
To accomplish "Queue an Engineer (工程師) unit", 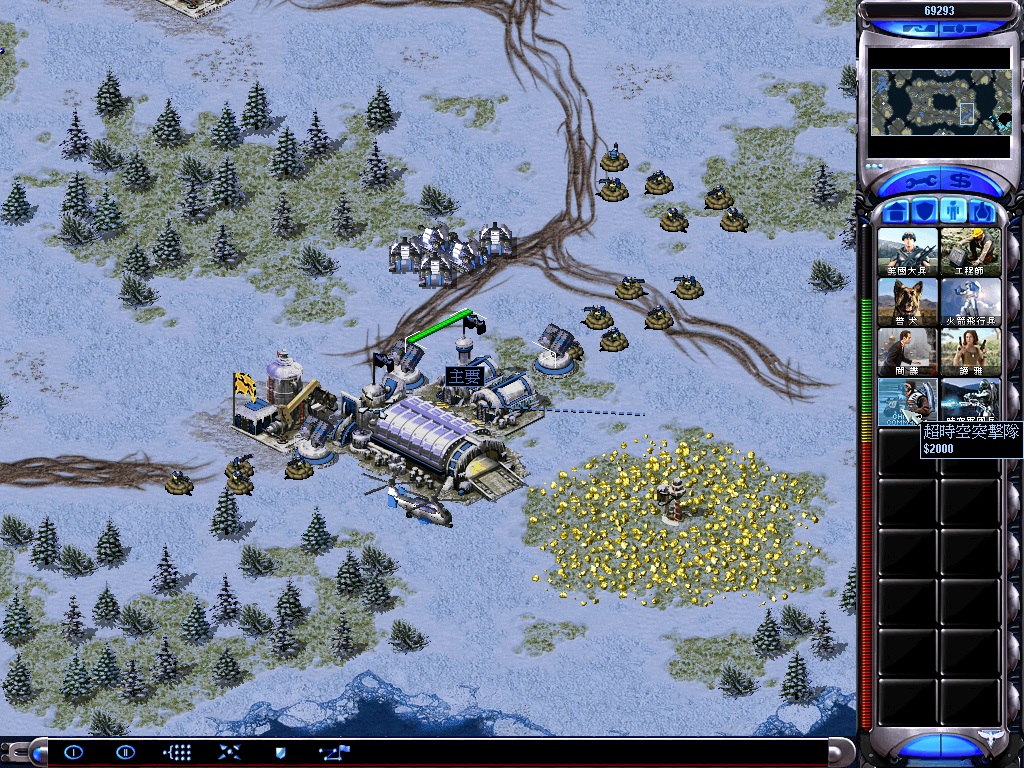I will point(970,251).
